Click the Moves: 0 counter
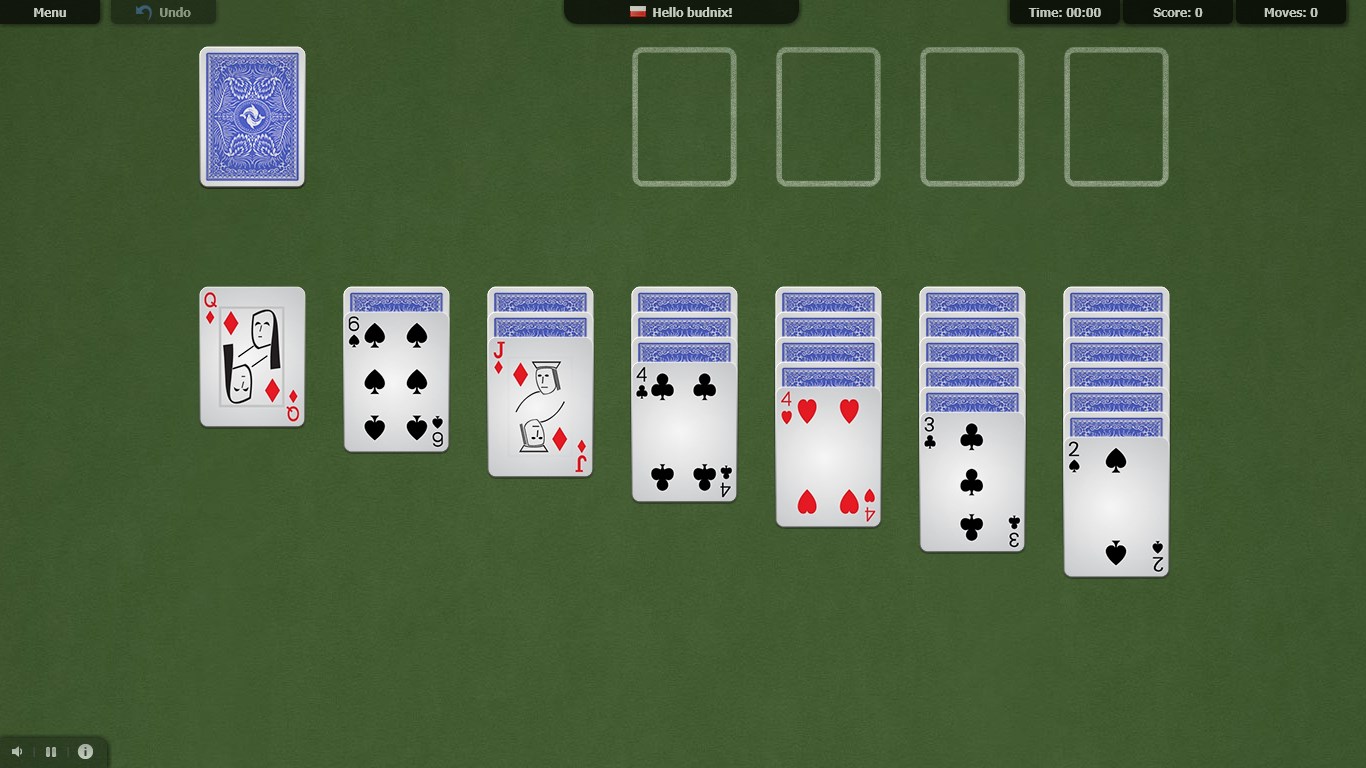The width and height of the screenshot is (1366, 768). coord(1290,12)
